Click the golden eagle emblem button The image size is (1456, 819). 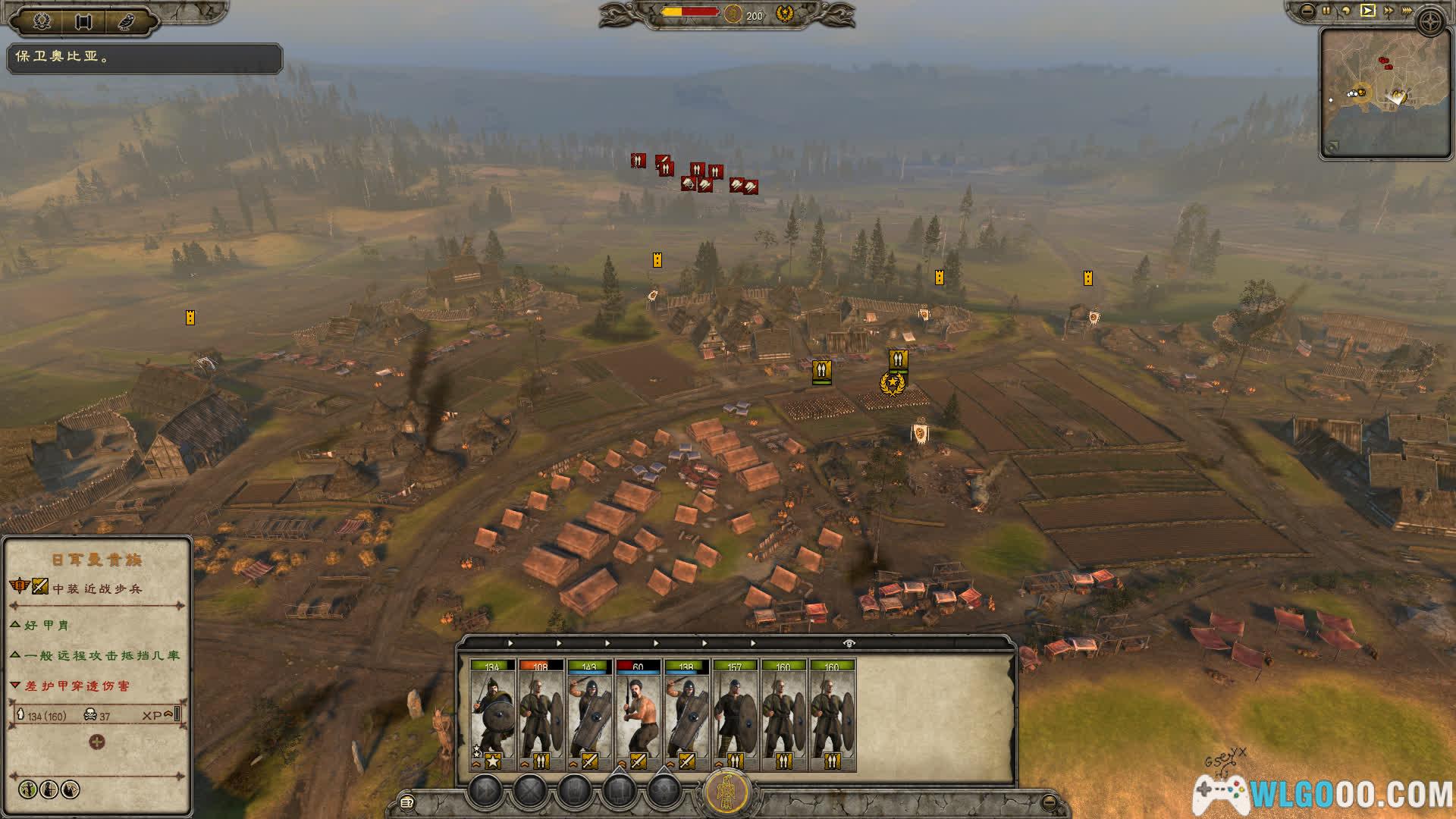[727, 792]
